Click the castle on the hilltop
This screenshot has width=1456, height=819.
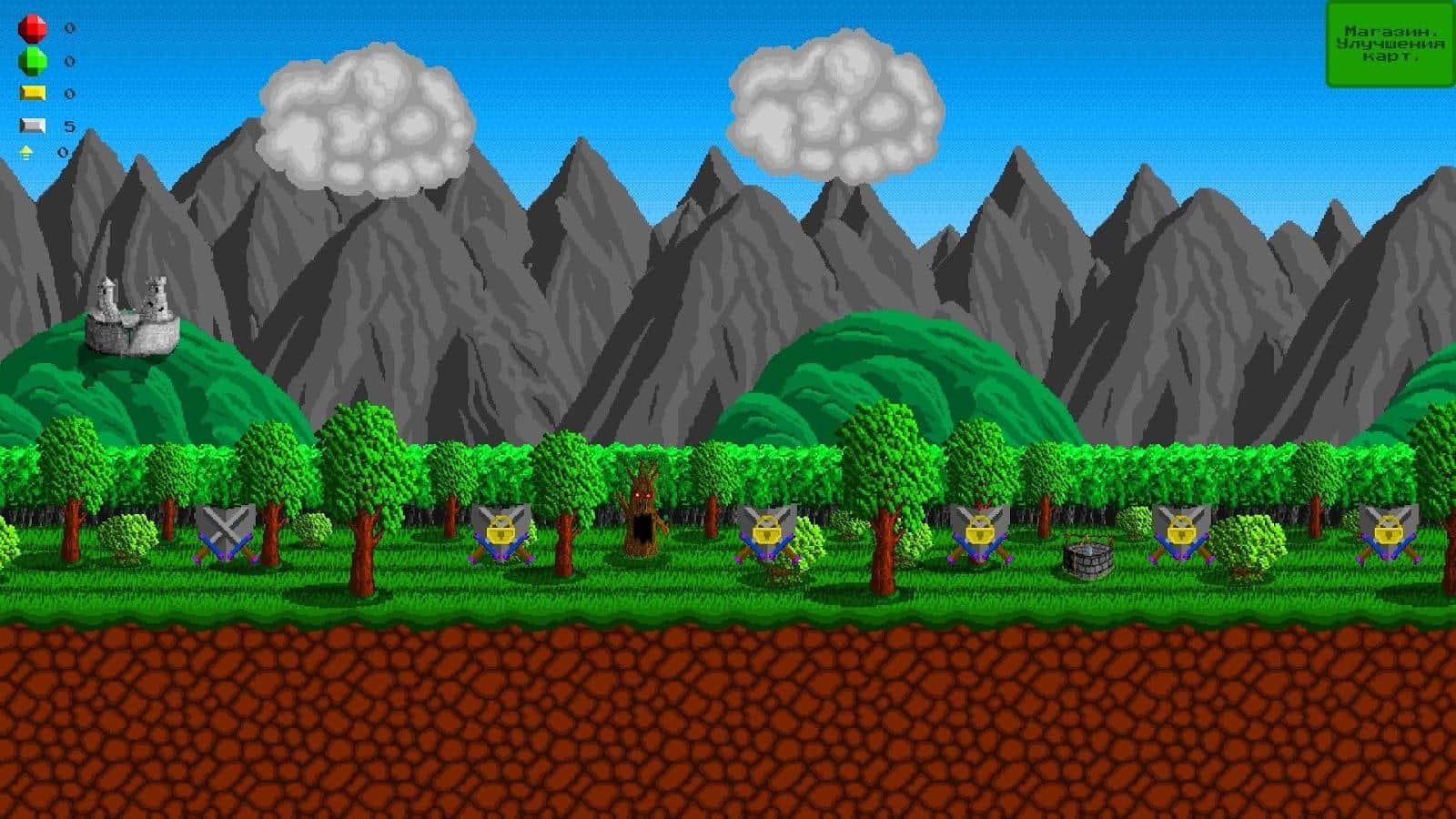[x=132, y=314]
